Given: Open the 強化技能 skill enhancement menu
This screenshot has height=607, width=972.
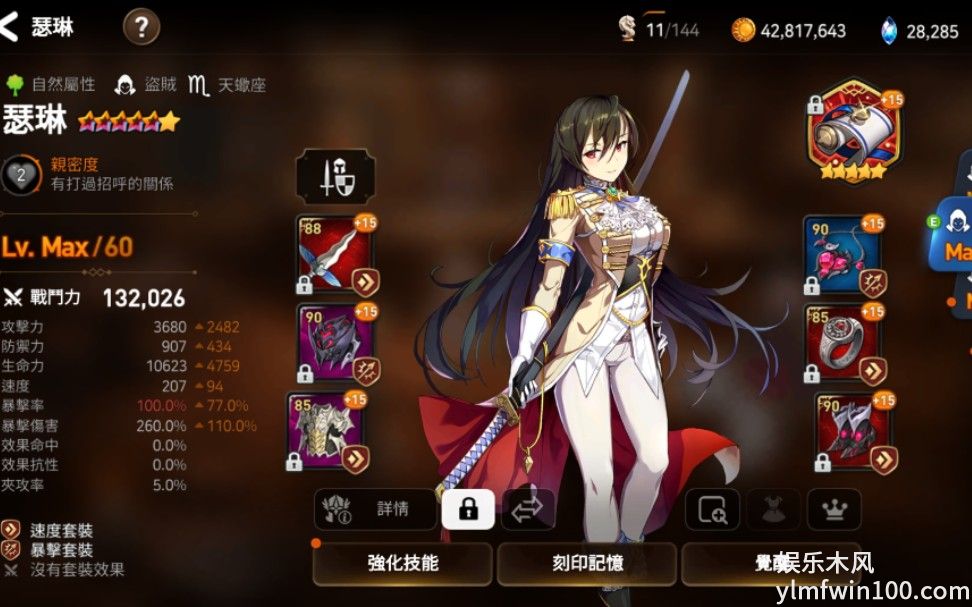Looking at the screenshot, I should tap(403, 563).
